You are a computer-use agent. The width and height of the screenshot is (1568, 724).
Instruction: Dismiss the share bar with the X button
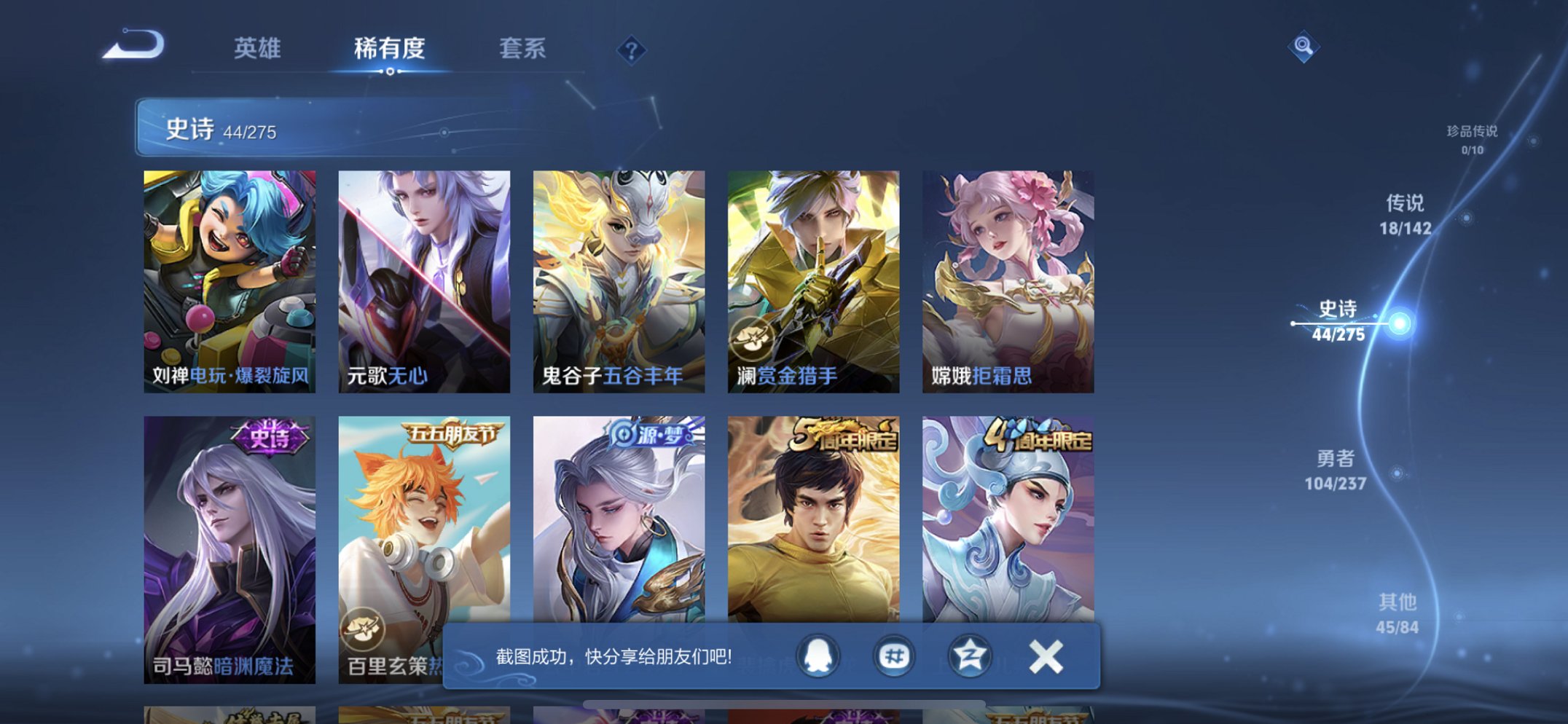pyautogui.click(x=1045, y=656)
